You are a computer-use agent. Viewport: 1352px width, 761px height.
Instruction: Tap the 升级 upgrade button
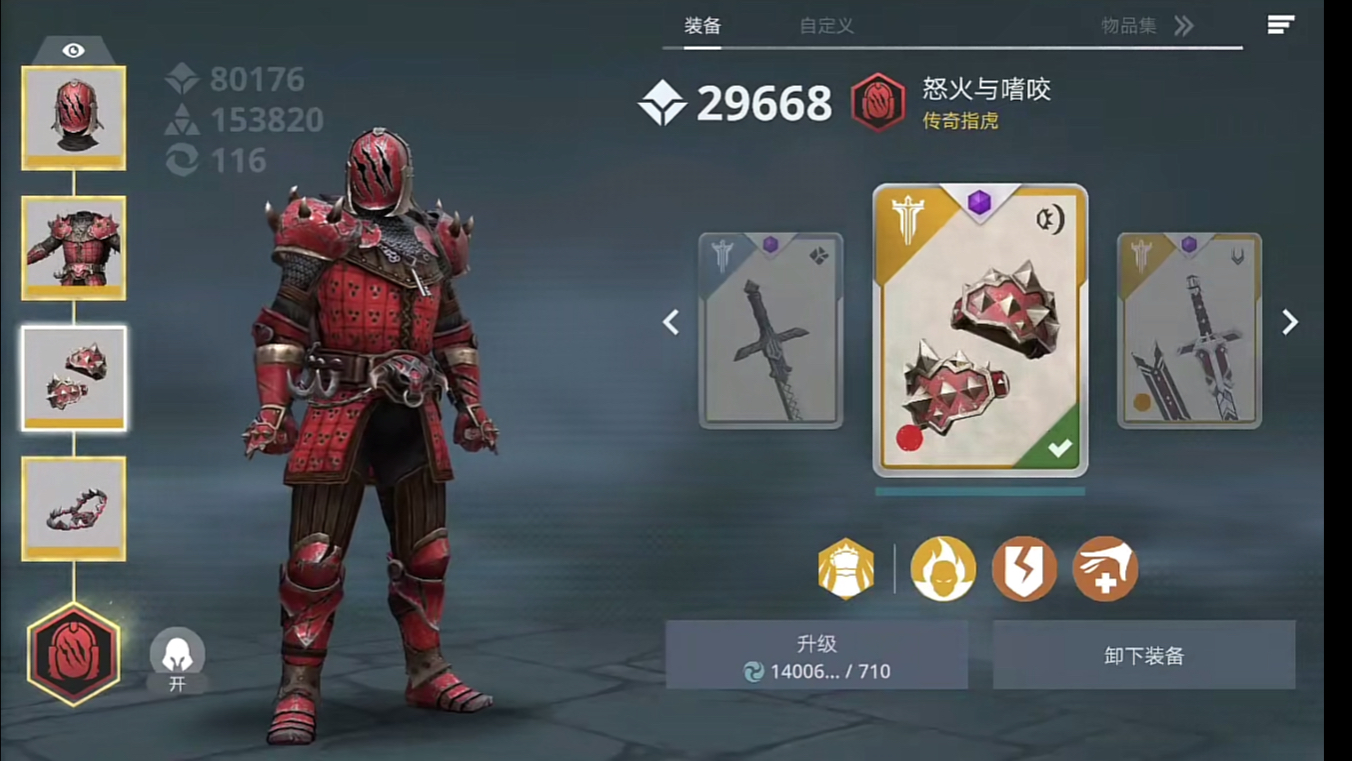(816, 655)
